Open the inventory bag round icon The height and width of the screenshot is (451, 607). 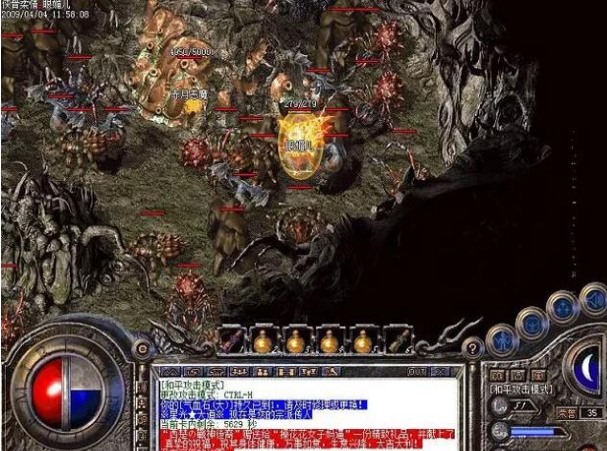(530, 320)
